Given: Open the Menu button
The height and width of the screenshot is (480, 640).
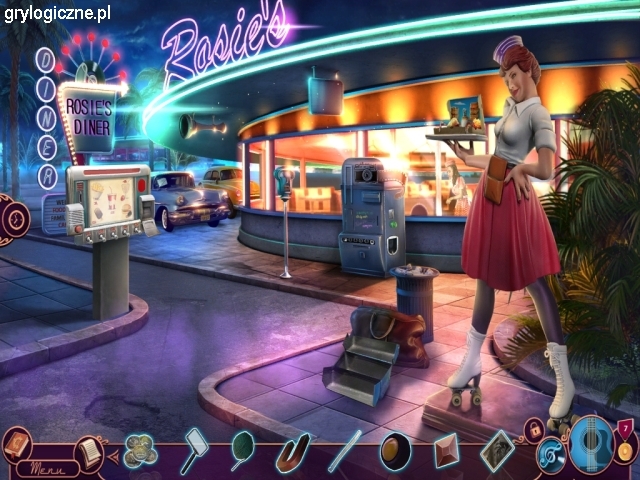Looking at the screenshot, I should 41,467.
